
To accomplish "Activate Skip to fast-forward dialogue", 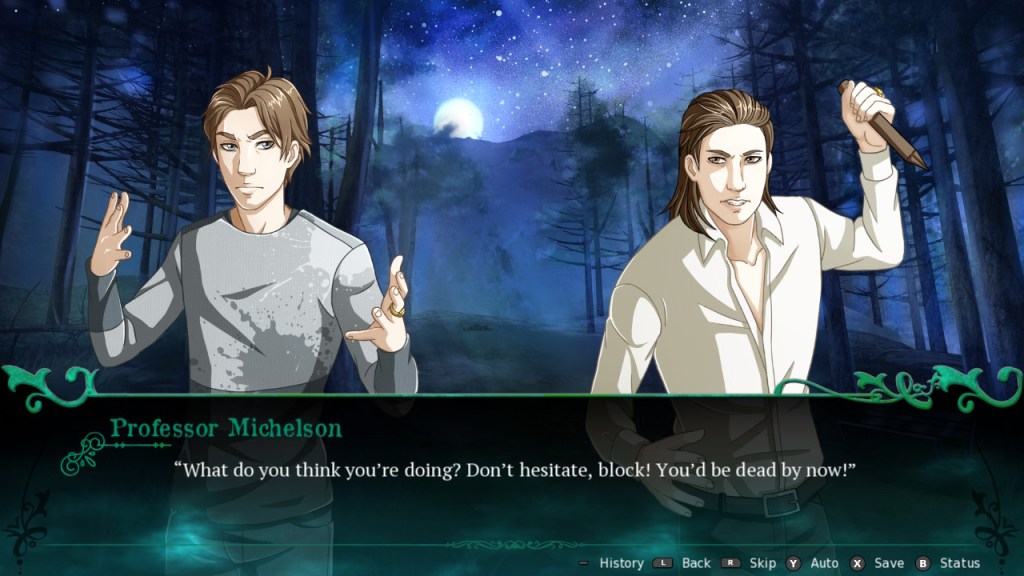I will [x=762, y=563].
